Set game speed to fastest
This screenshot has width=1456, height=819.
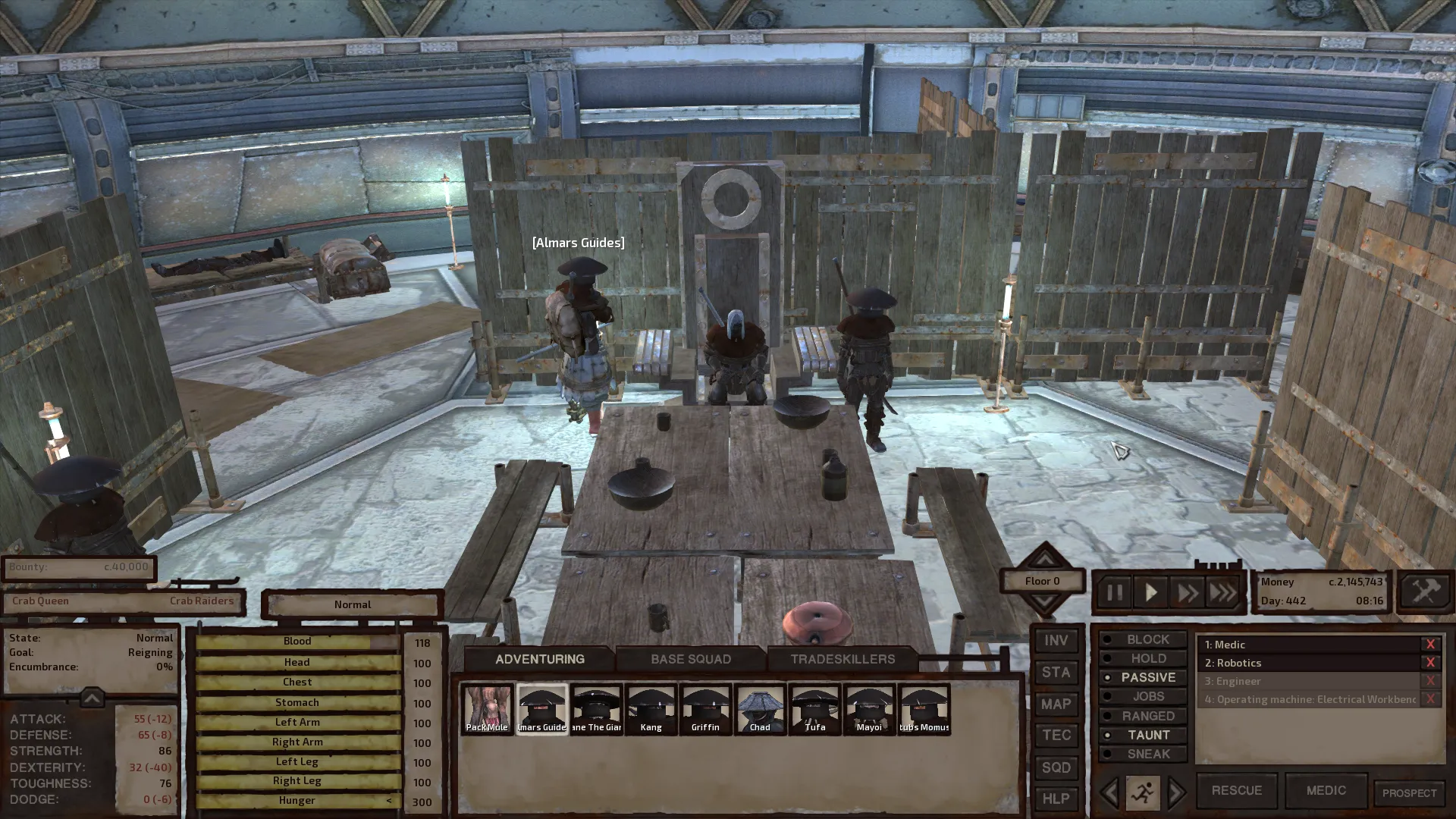(x=1222, y=592)
